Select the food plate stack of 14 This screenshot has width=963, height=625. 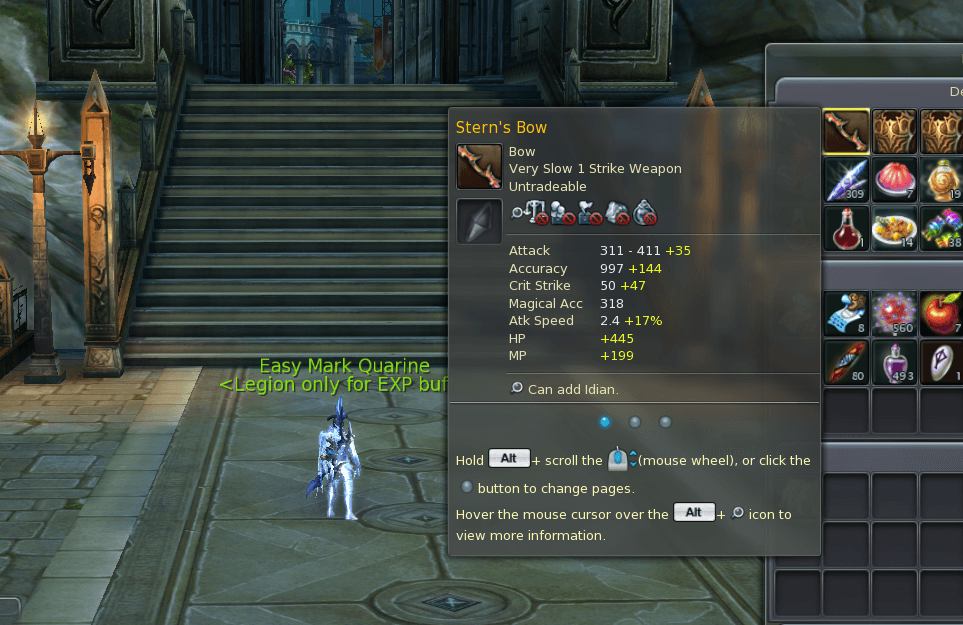click(894, 228)
